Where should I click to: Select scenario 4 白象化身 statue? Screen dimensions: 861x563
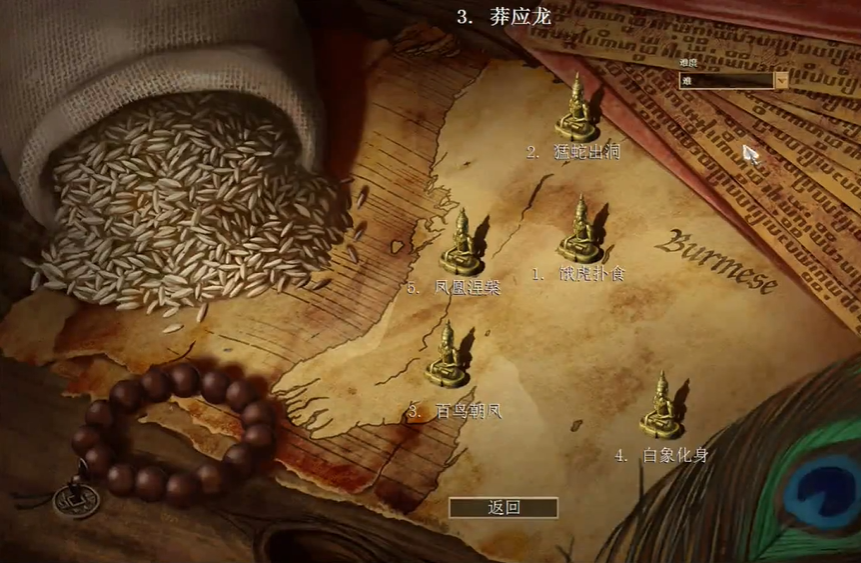661,407
